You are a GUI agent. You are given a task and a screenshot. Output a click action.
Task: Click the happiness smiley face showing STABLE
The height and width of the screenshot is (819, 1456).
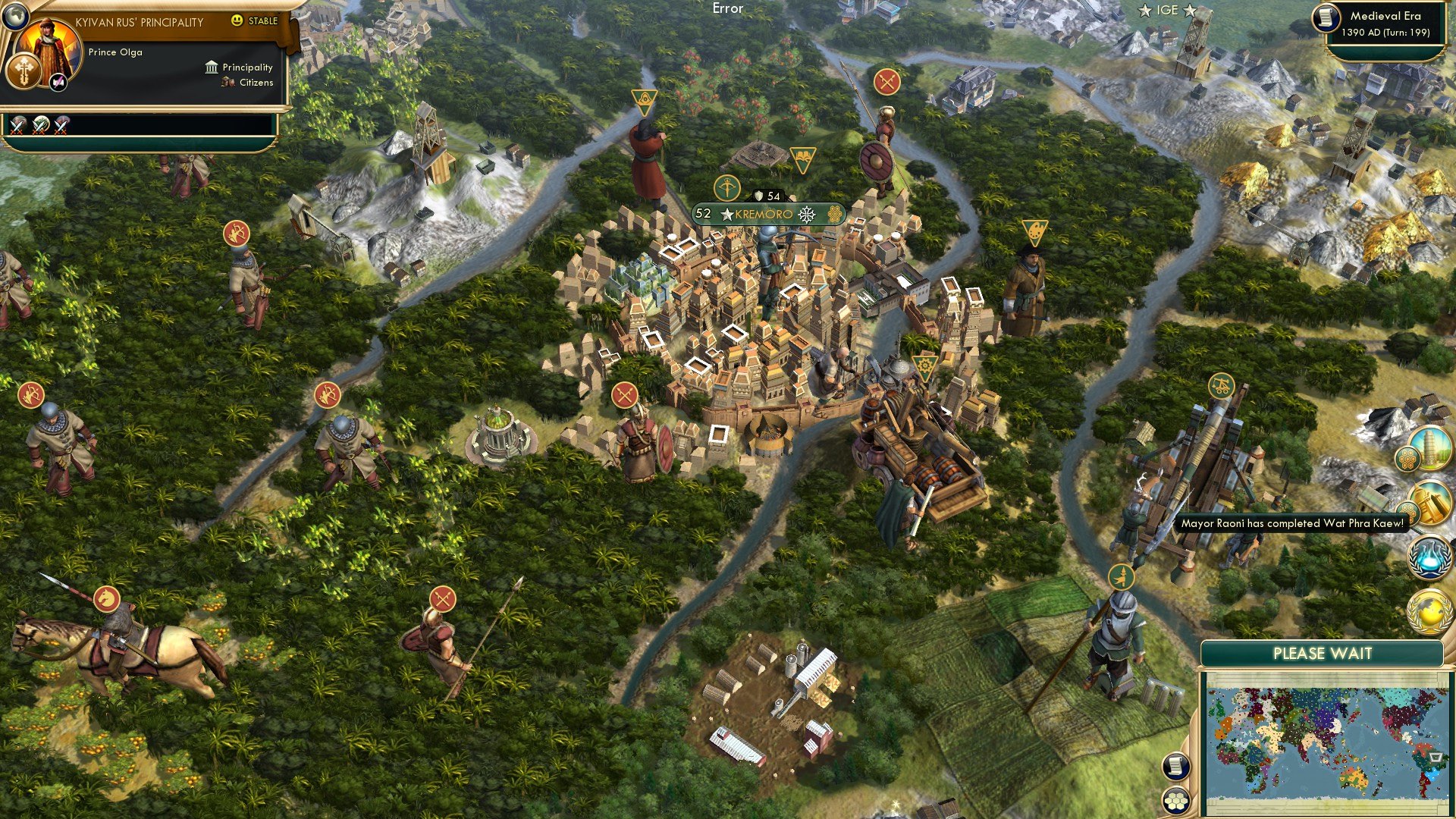coord(237,20)
